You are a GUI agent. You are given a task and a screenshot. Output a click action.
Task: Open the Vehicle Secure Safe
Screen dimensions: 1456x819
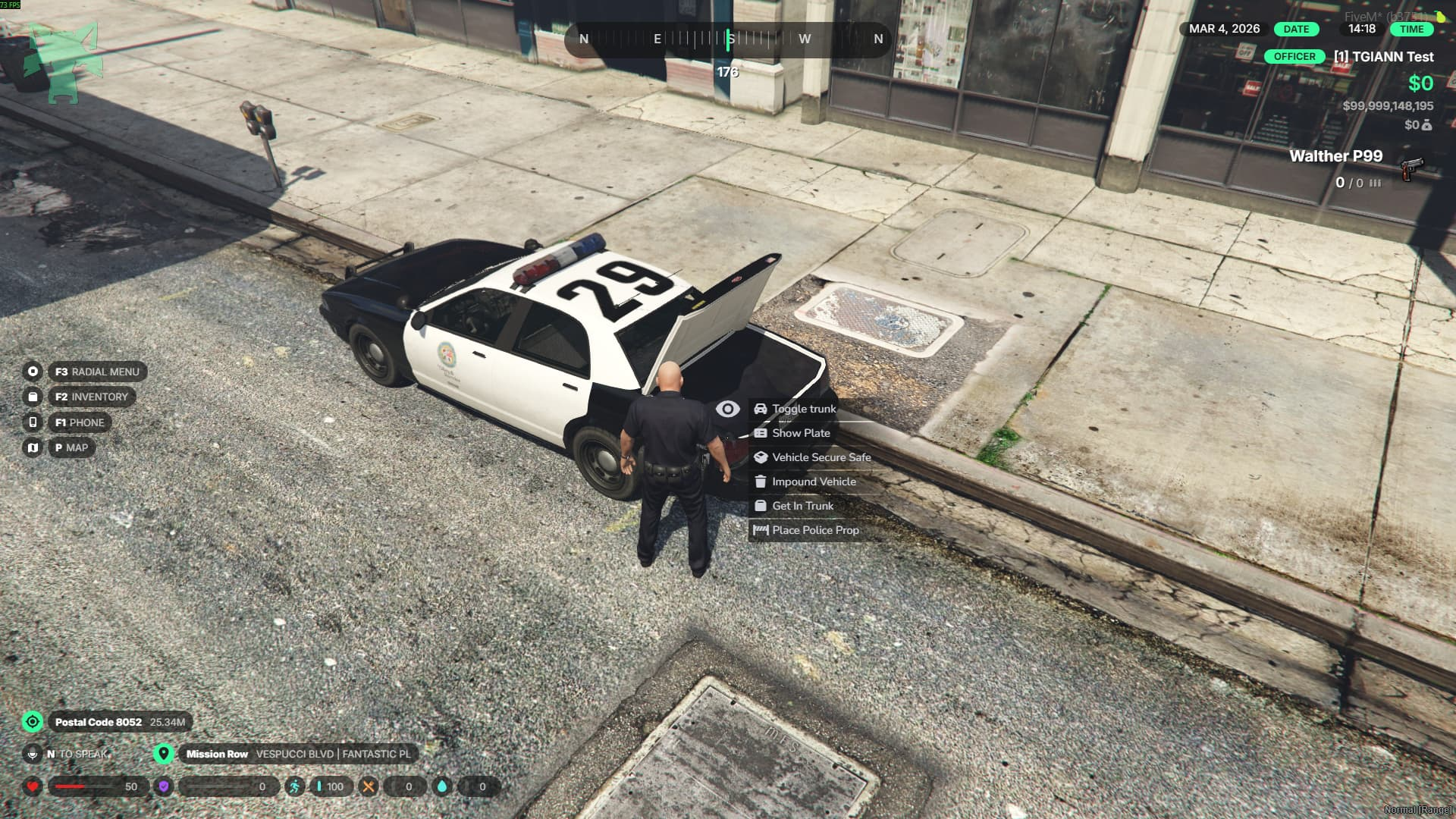click(x=821, y=457)
